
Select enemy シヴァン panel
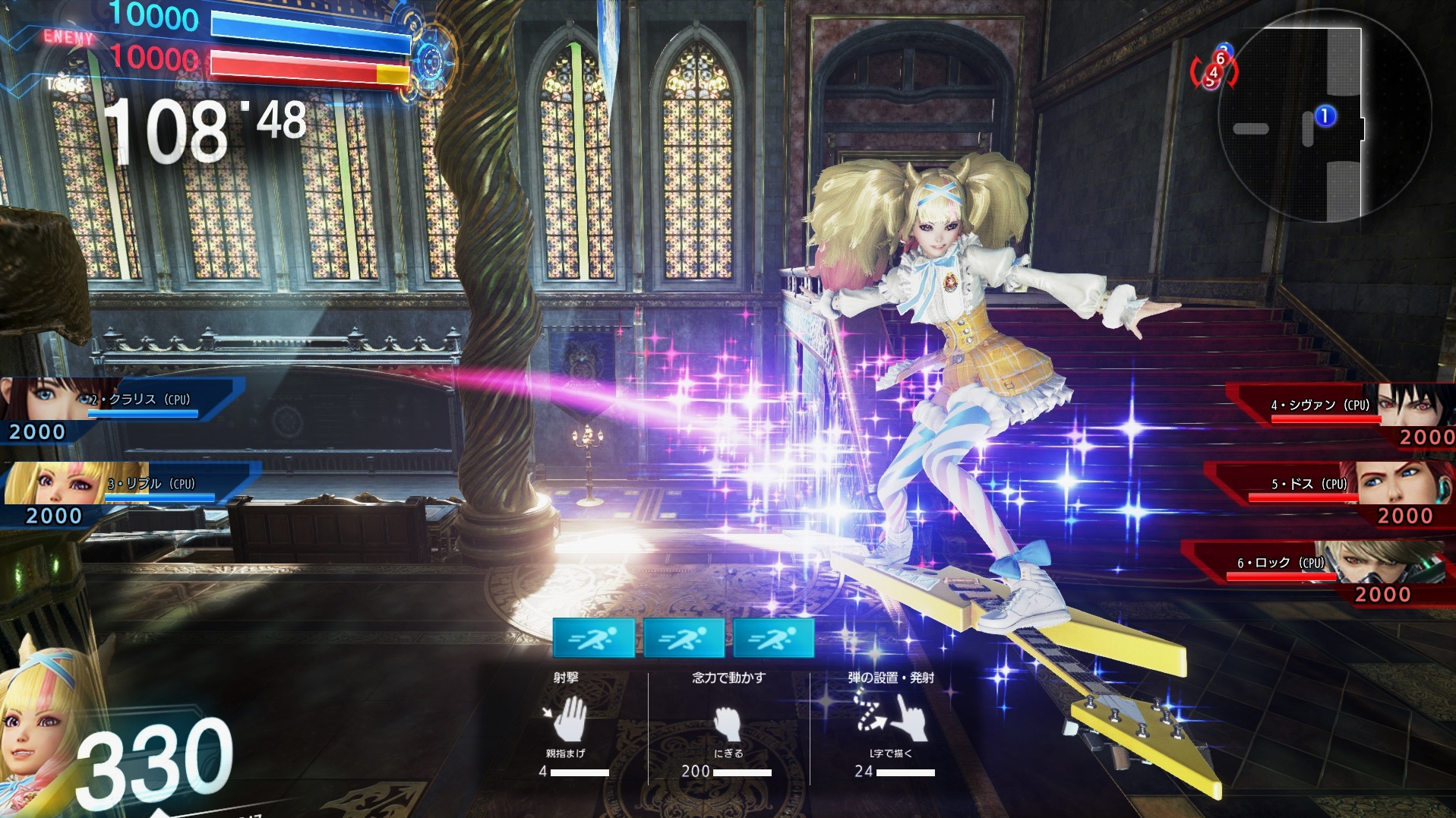[1341, 414]
